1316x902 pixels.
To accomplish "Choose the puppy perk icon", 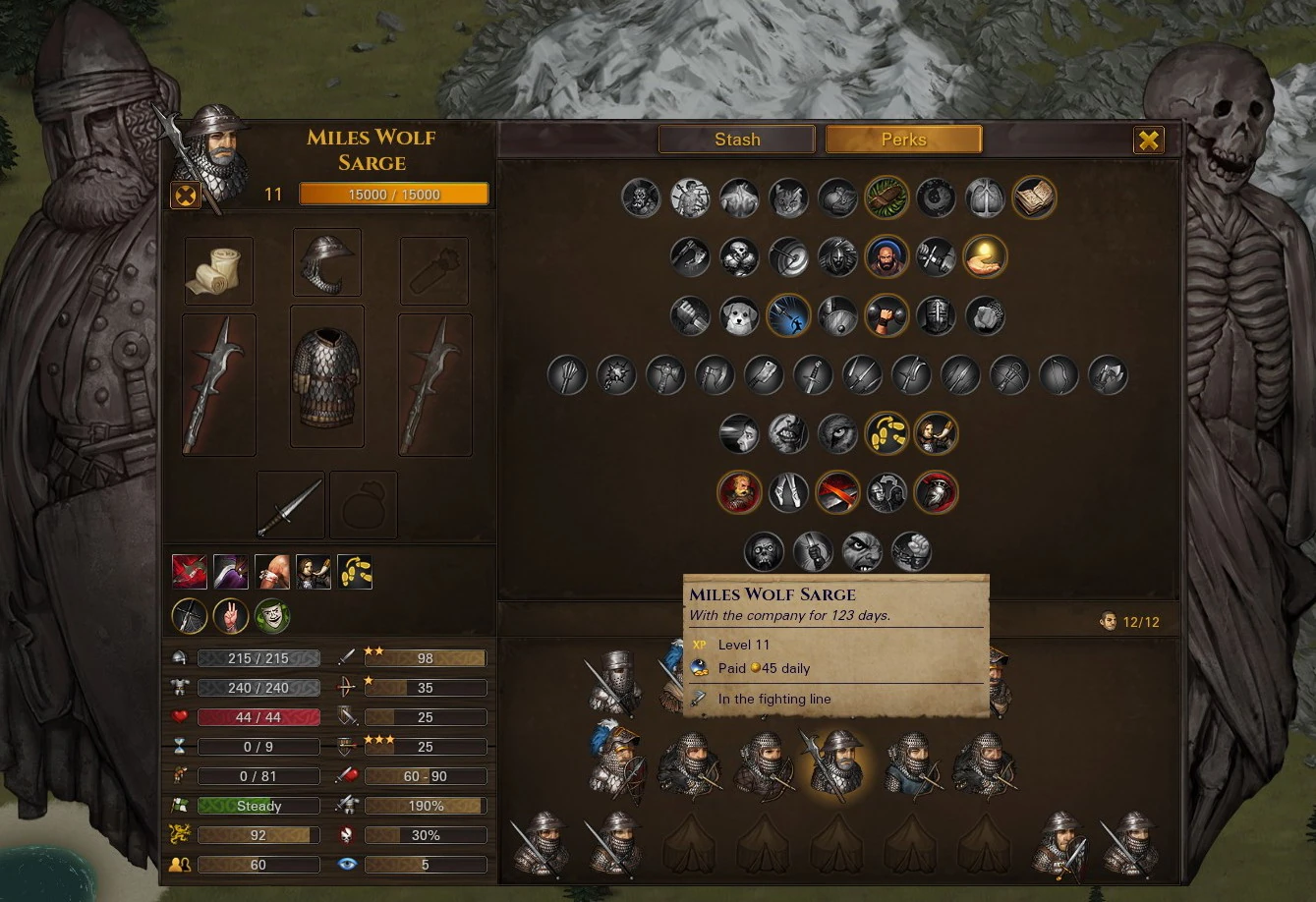I will pos(739,316).
